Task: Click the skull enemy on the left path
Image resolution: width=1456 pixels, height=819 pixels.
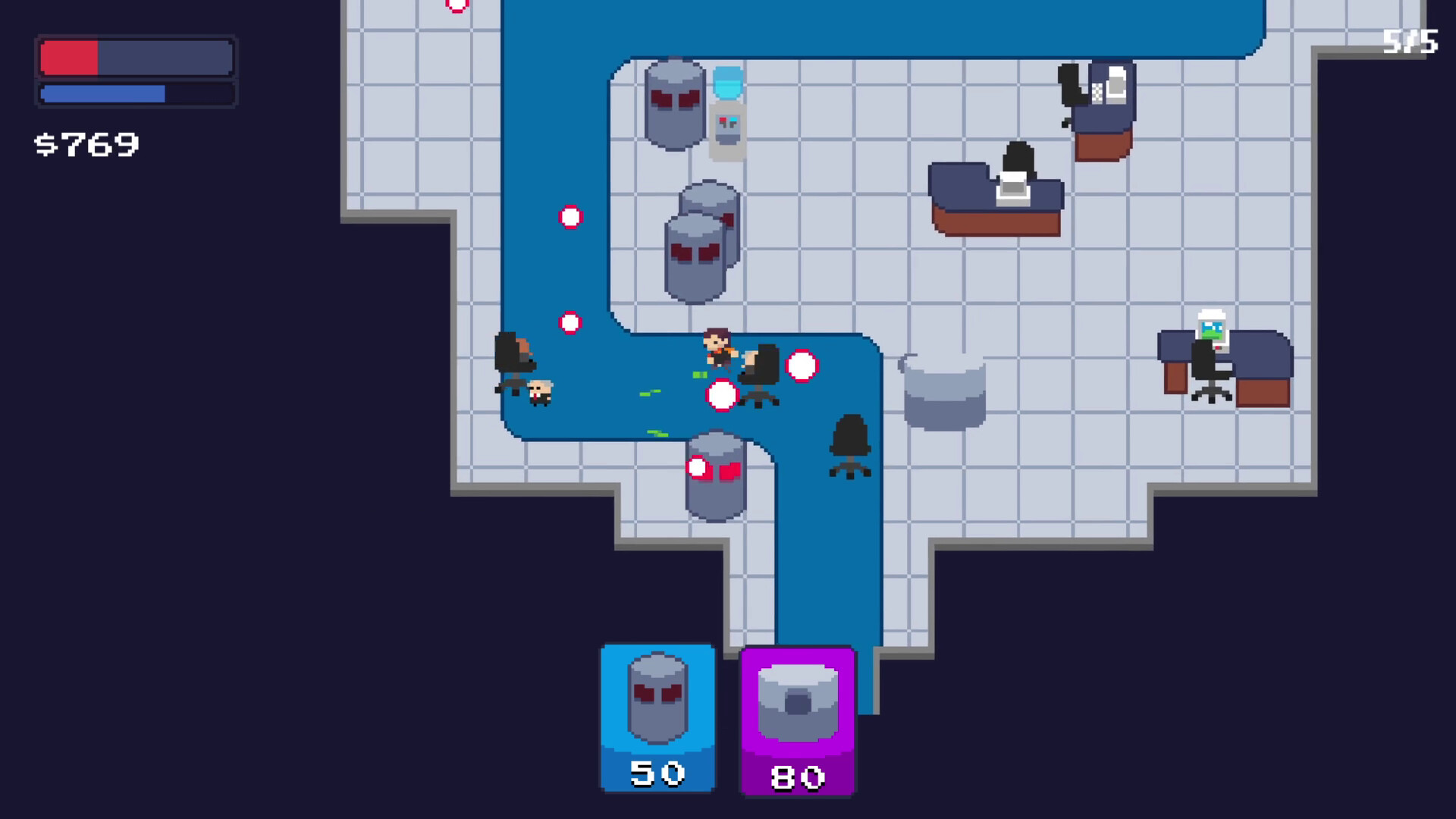Action: coord(540,393)
